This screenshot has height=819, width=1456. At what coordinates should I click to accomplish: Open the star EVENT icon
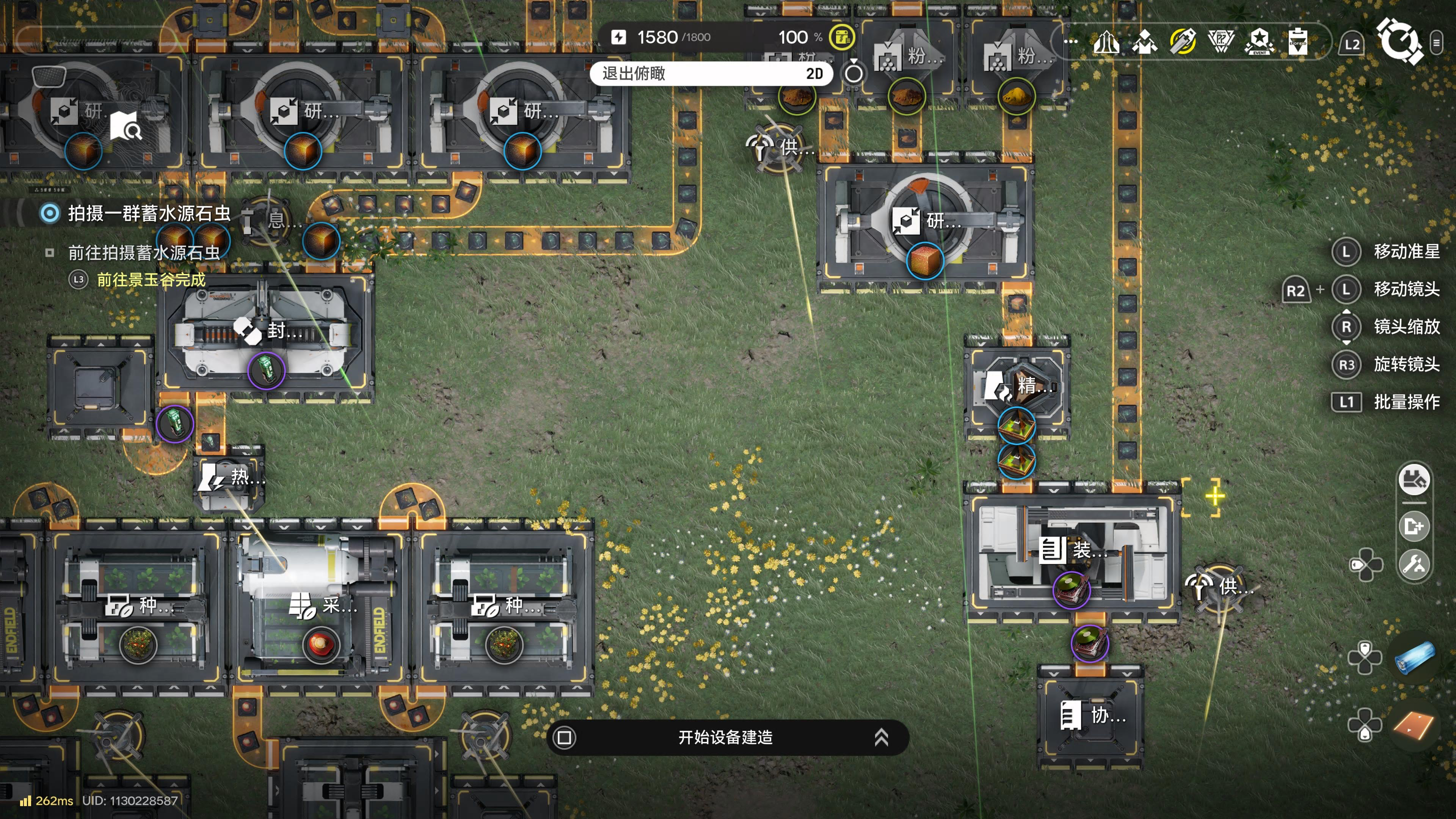(1259, 42)
